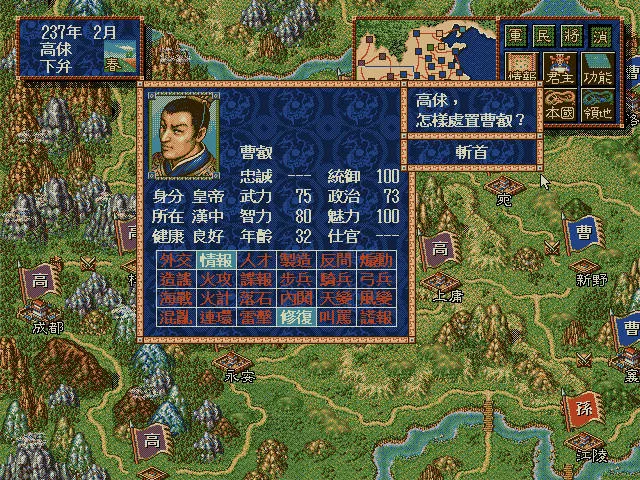Viewport: 640px width, 480px height.
Task: Open the 君主 ruler icon
Action: click(557, 67)
